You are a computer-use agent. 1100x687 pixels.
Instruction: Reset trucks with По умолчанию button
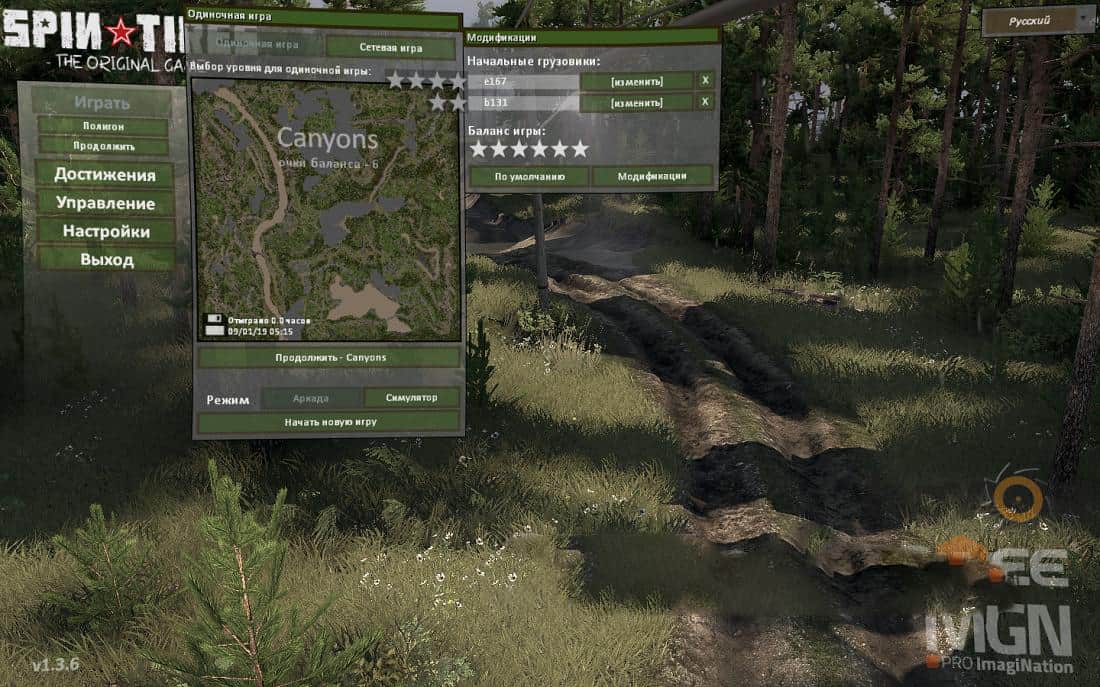click(x=529, y=176)
